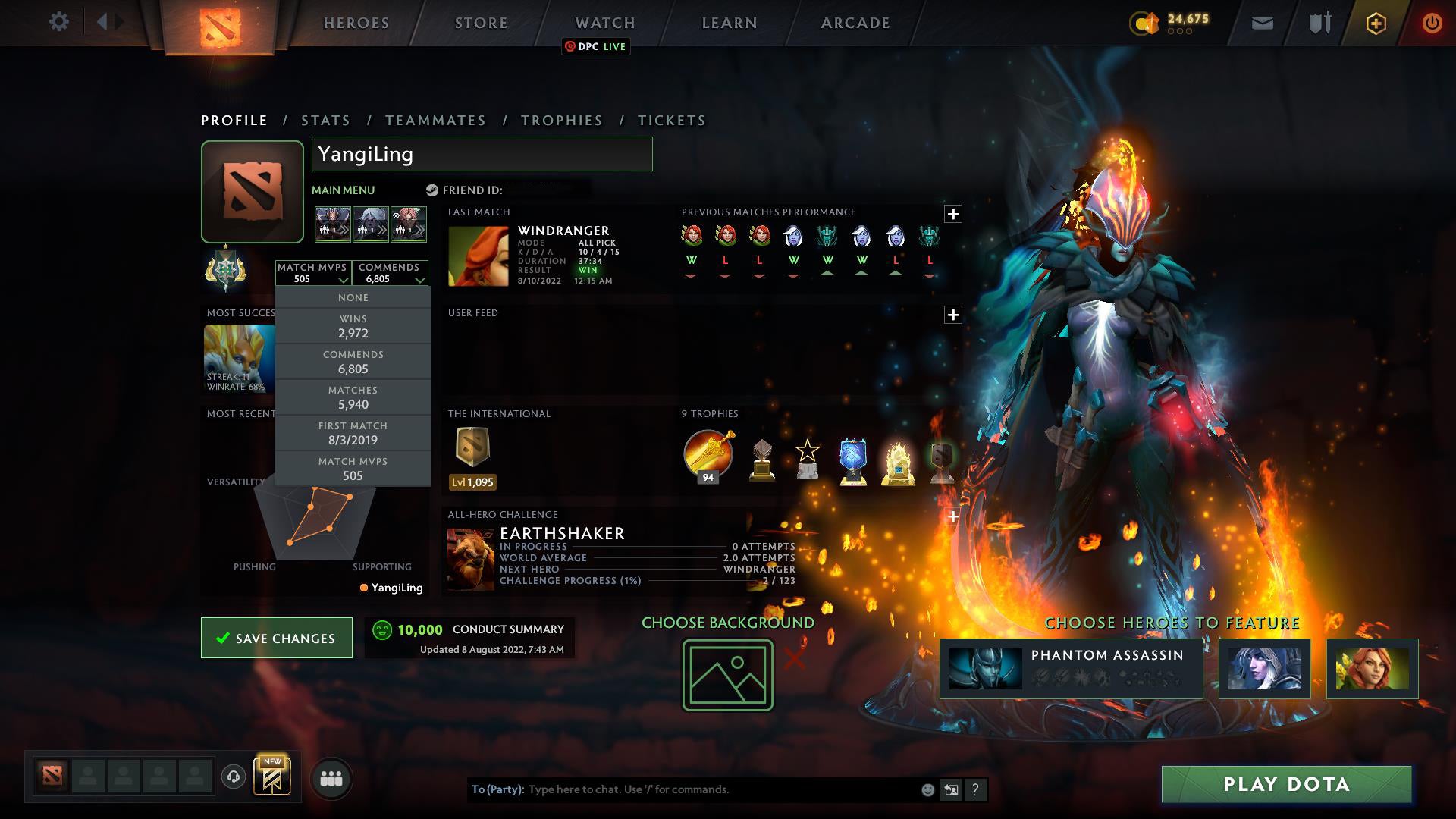
Task: View the Teammates tab
Action: (x=436, y=121)
